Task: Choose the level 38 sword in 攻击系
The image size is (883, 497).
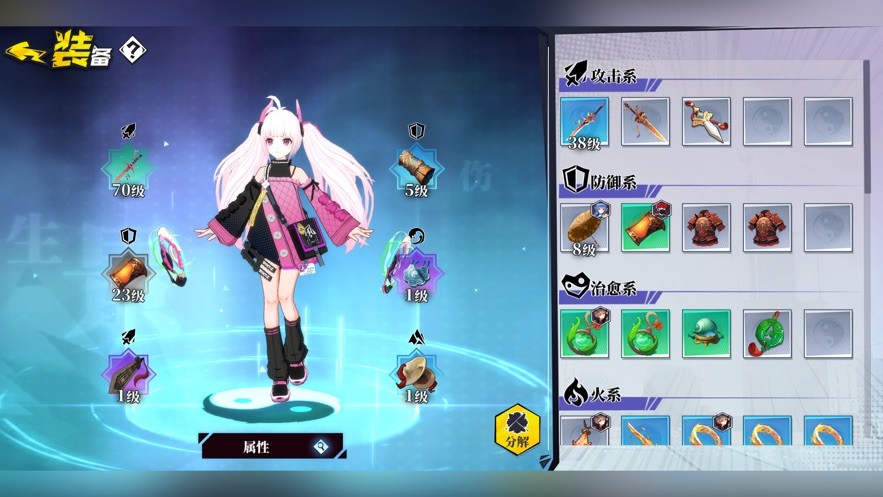Action: [x=585, y=122]
